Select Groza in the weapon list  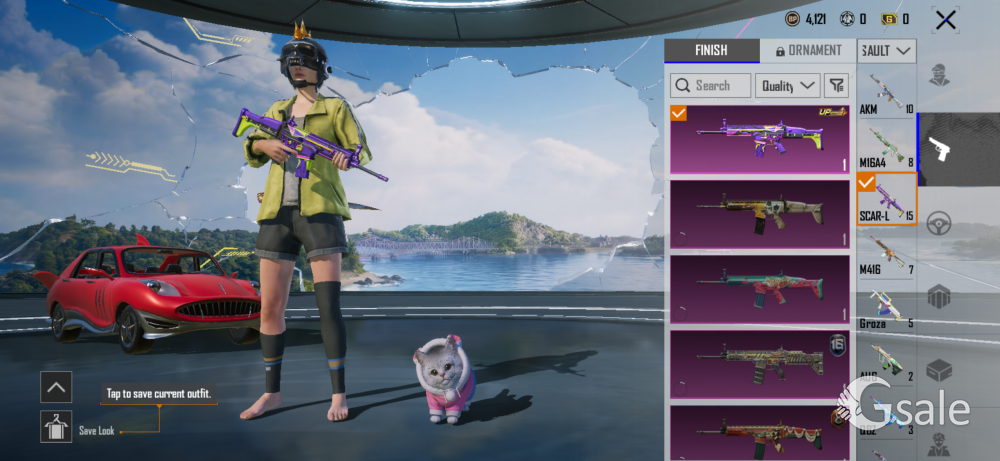click(886, 307)
